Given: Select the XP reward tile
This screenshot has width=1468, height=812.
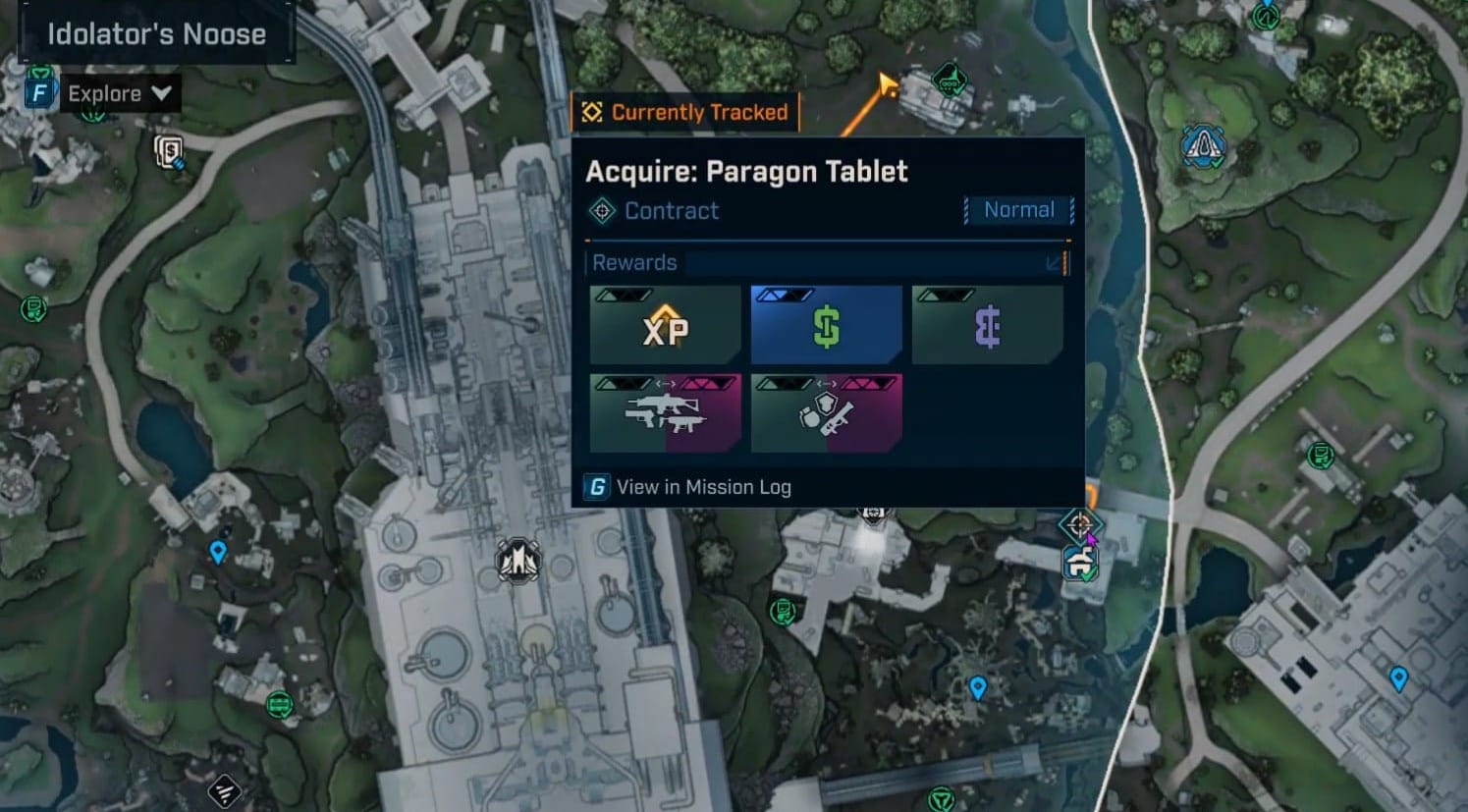Looking at the screenshot, I should (x=666, y=326).
